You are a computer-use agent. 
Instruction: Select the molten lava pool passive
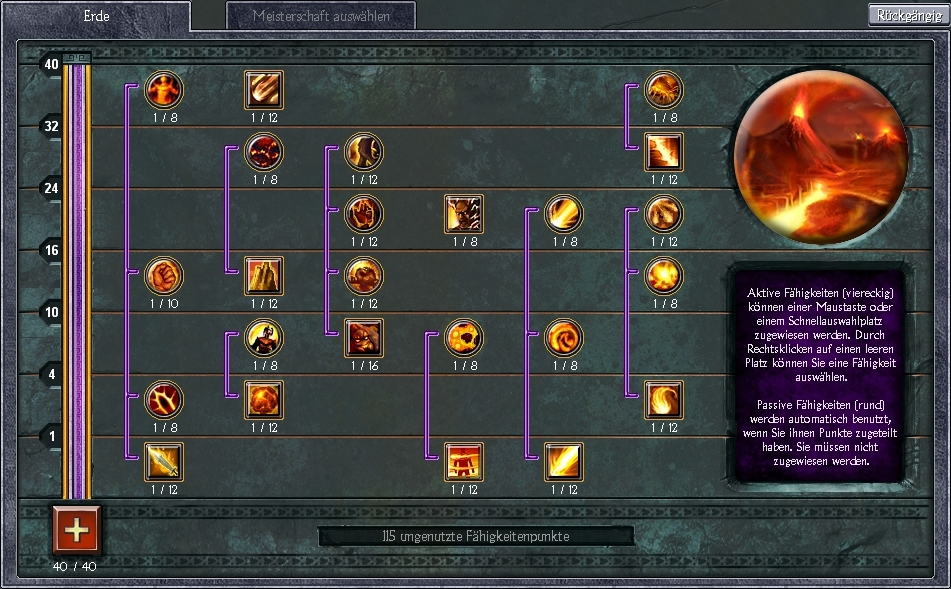coord(264,152)
